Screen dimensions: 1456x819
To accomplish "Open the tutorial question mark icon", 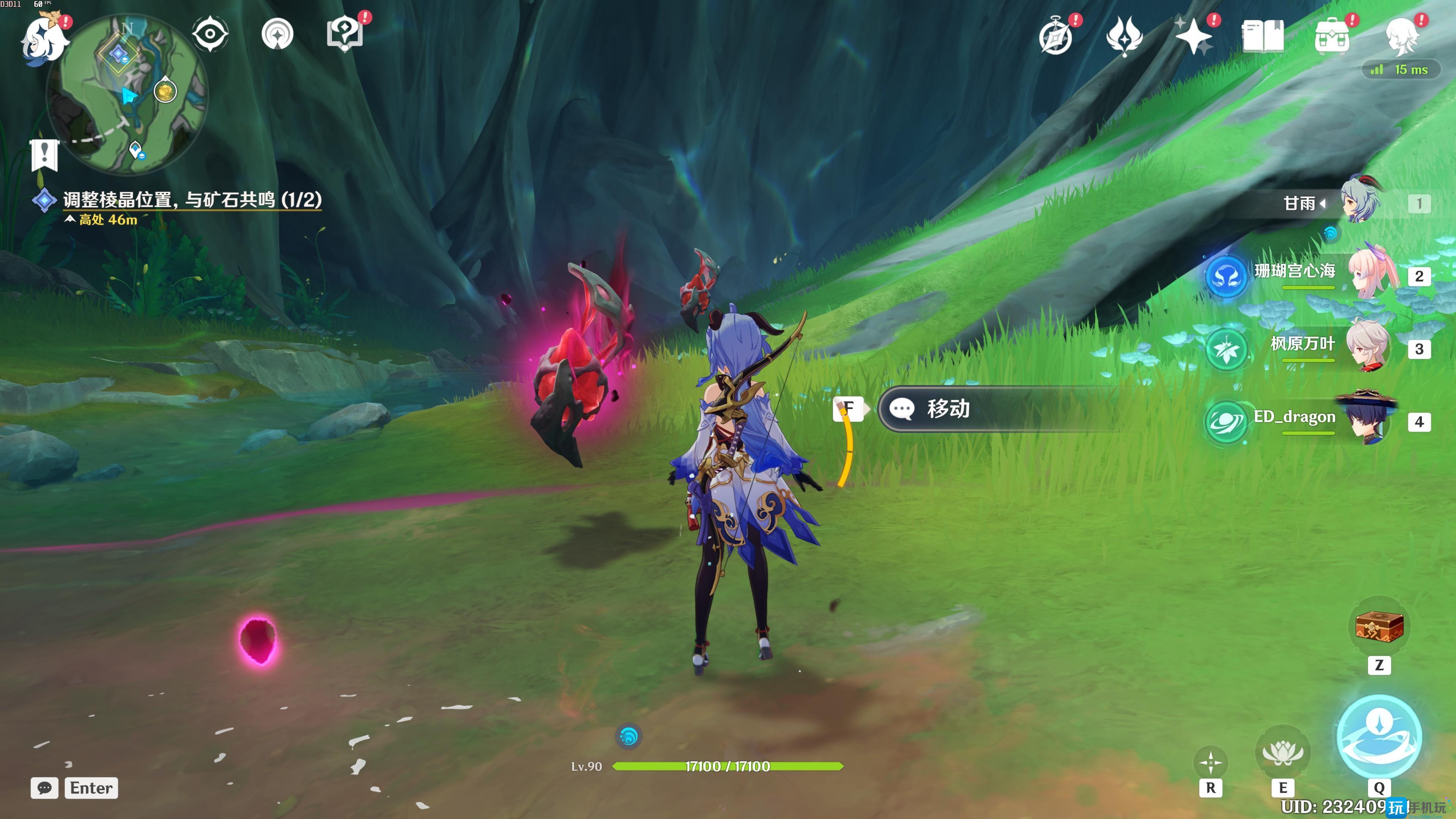I will pyautogui.click(x=344, y=34).
